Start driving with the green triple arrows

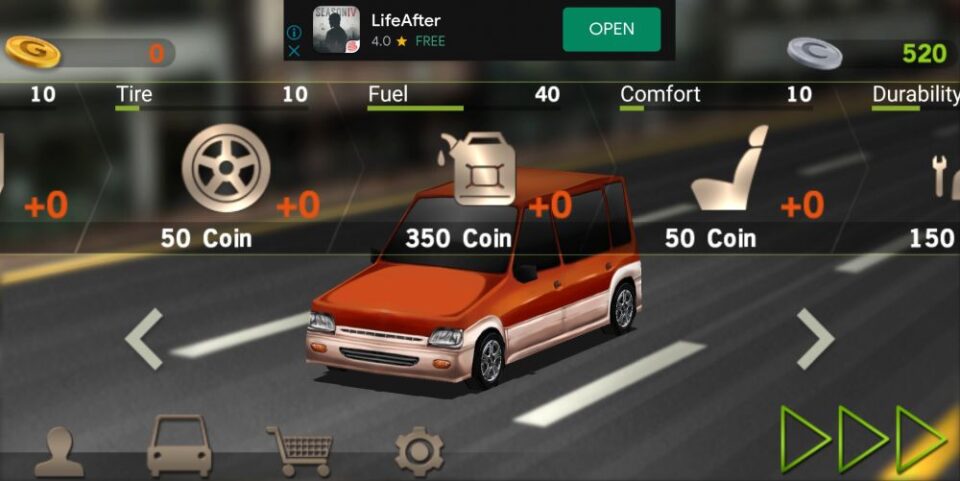[x=864, y=438]
